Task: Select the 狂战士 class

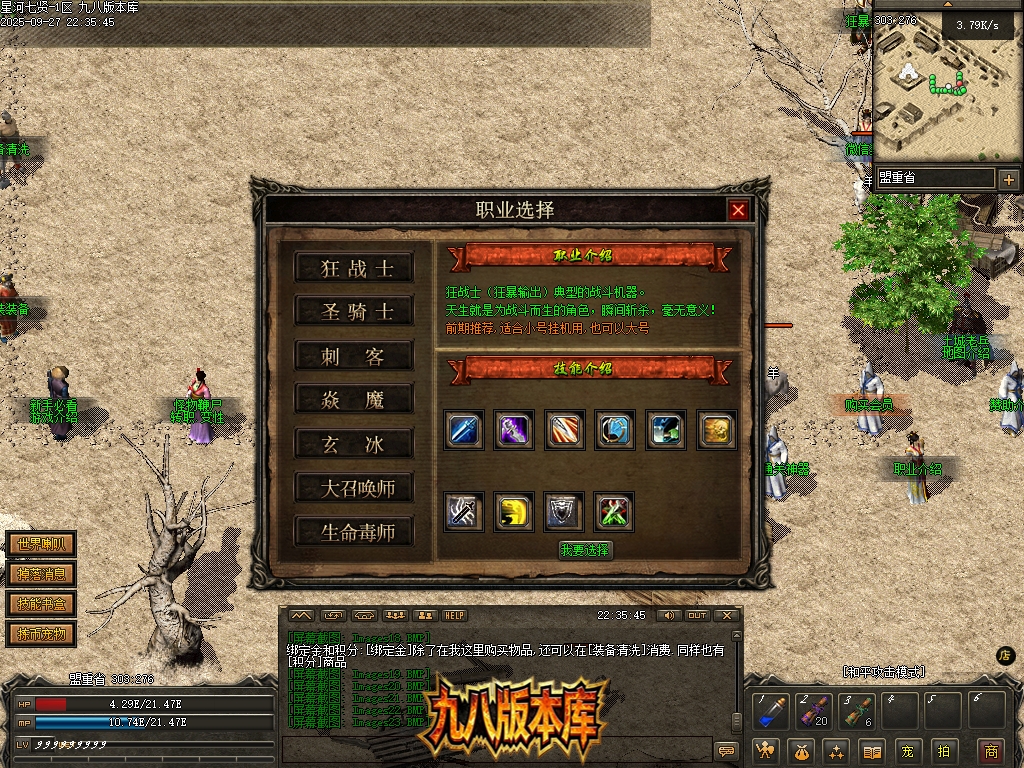Action: 354,268
